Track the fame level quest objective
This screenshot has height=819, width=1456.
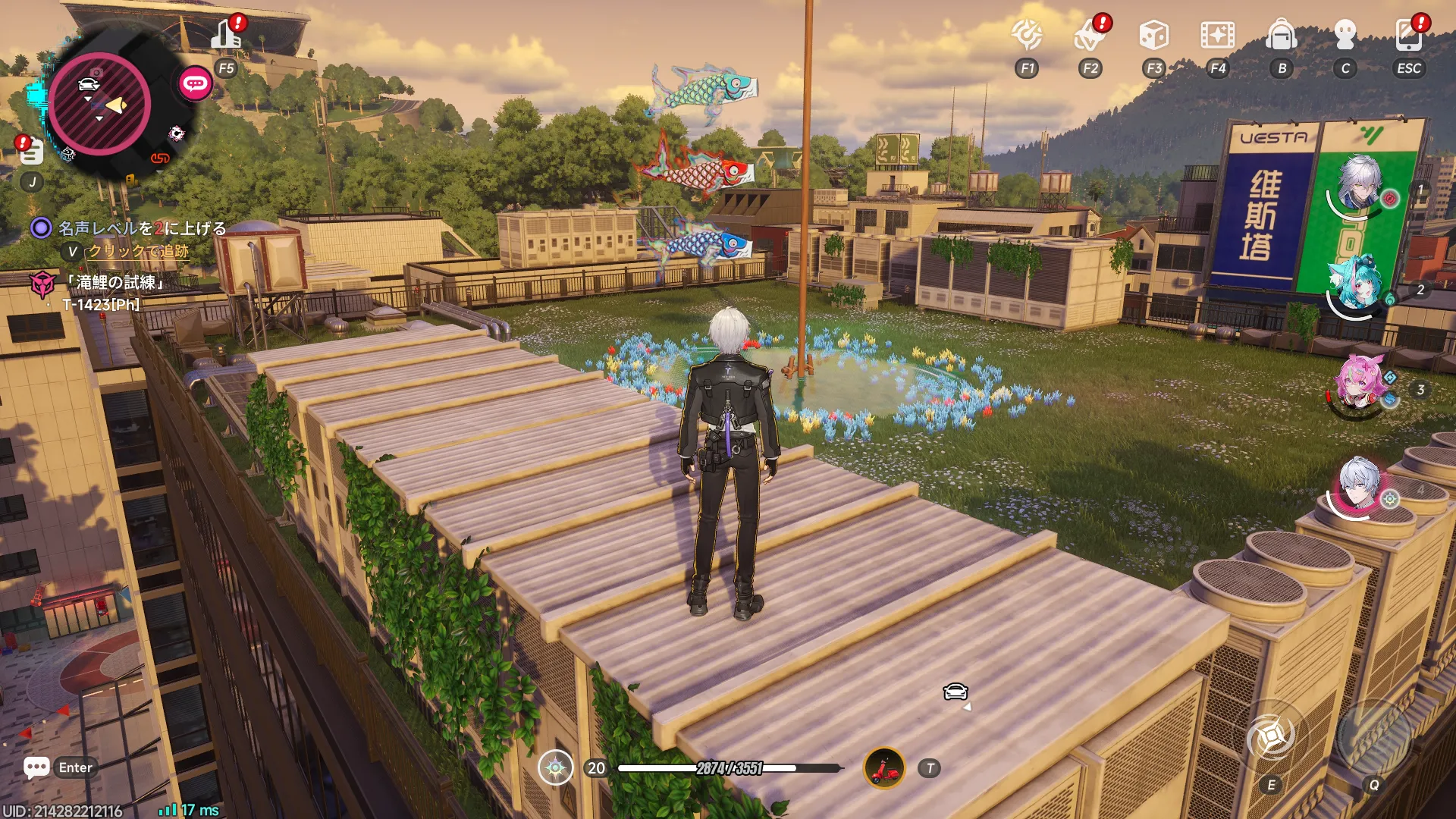coord(142,228)
